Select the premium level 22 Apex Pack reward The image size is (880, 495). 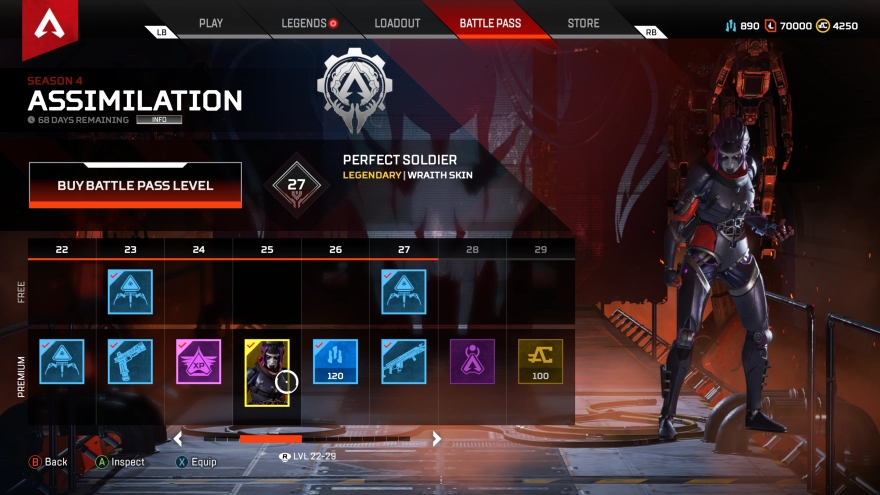pos(62,361)
